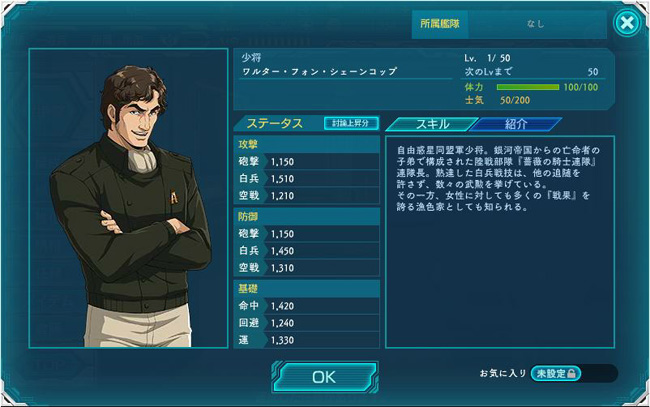Confirm with the OK button
The width and height of the screenshot is (650, 407).
[323, 376]
